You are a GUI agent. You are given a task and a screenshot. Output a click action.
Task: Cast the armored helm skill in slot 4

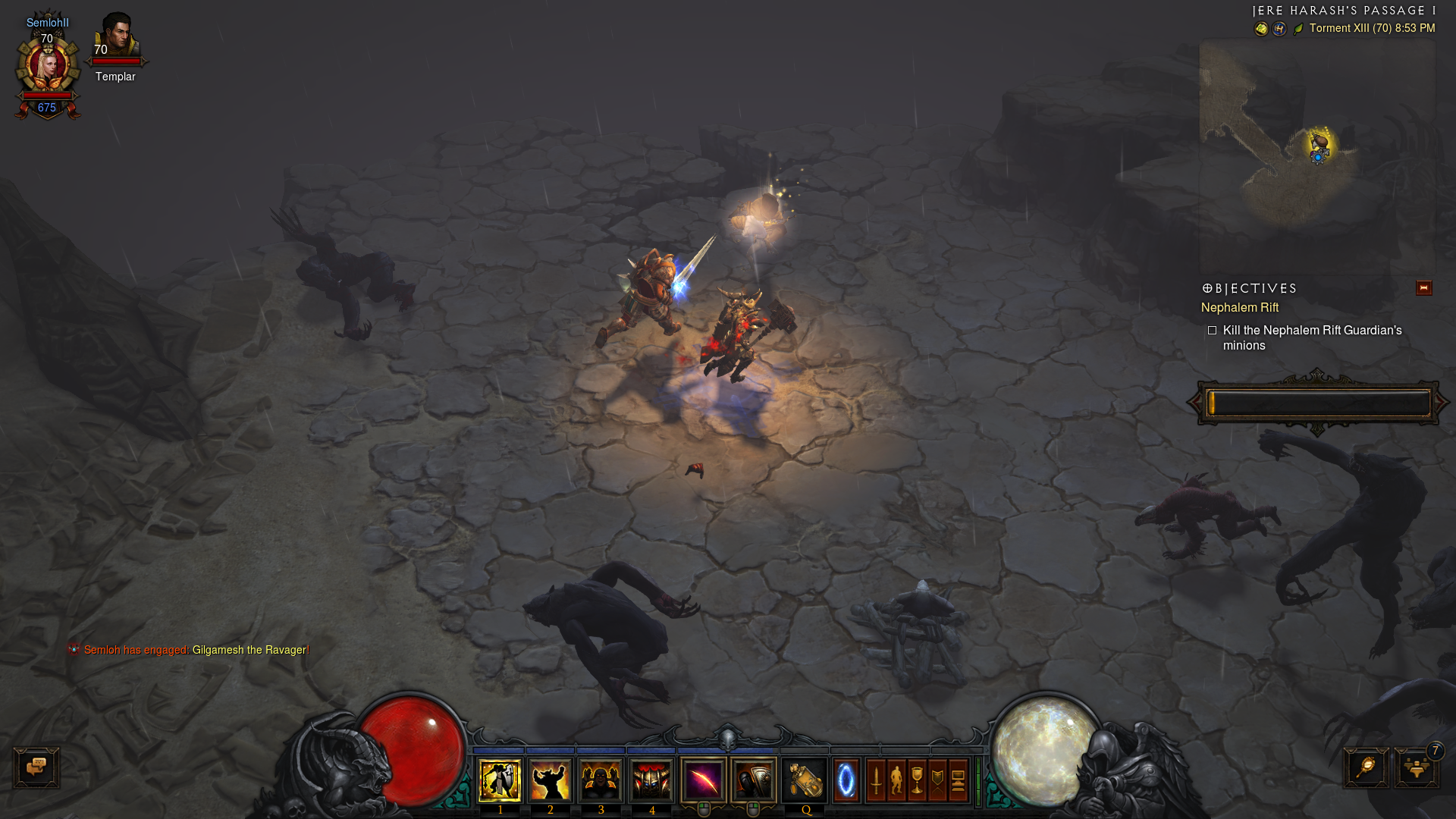[651, 780]
